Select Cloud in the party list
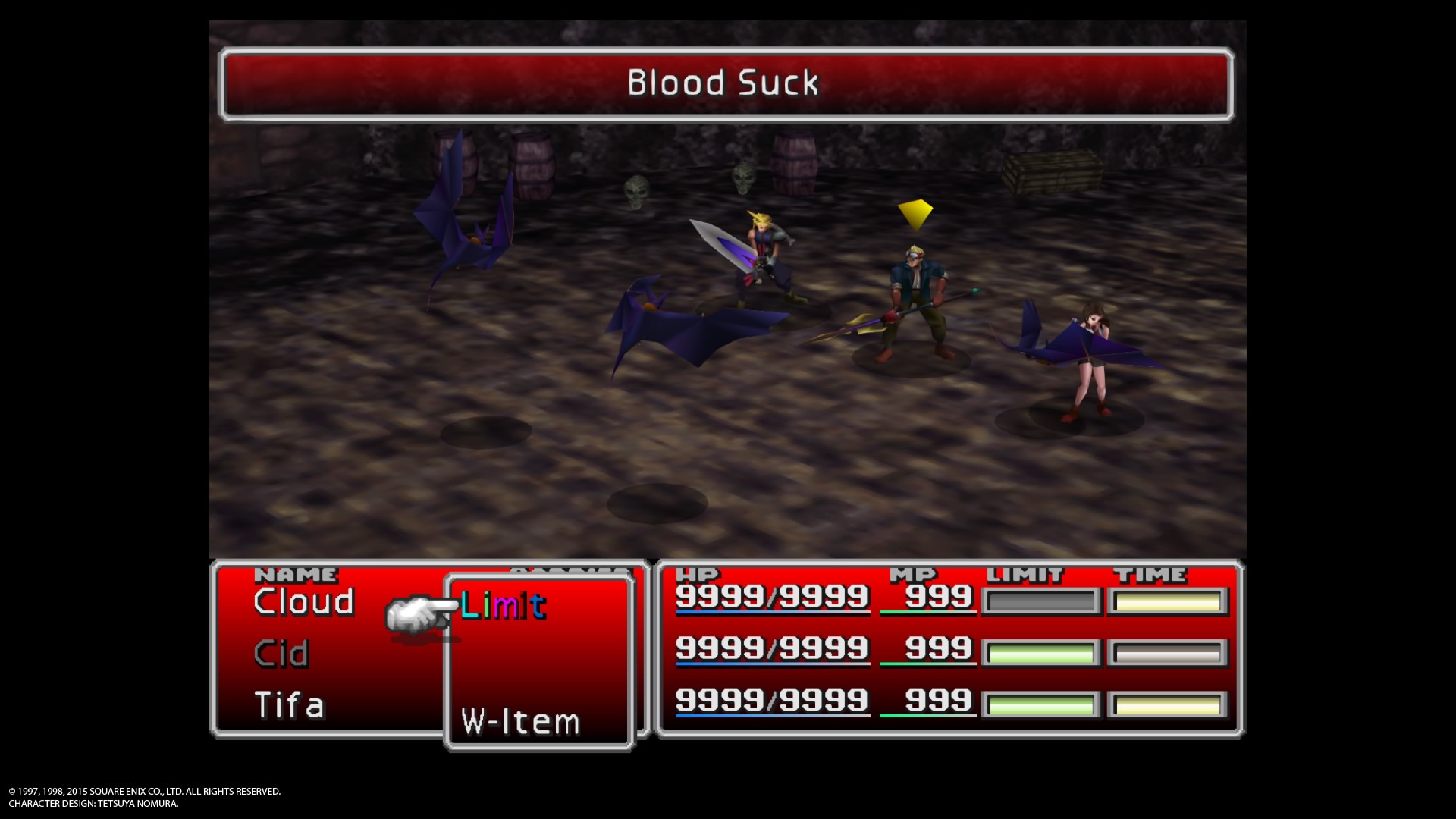Image resolution: width=1456 pixels, height=819 pixels. click(304, 602)
